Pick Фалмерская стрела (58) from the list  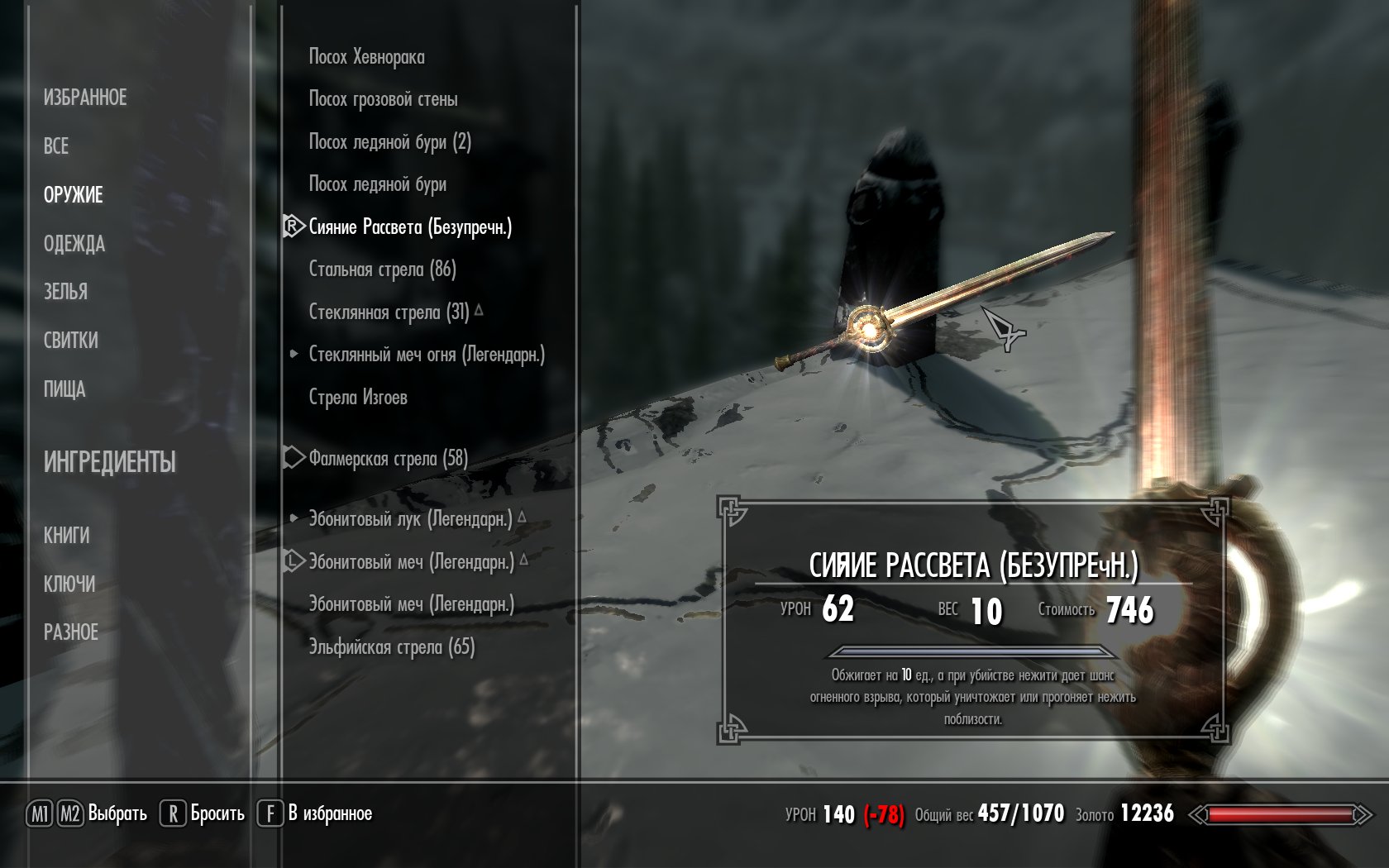388,459
